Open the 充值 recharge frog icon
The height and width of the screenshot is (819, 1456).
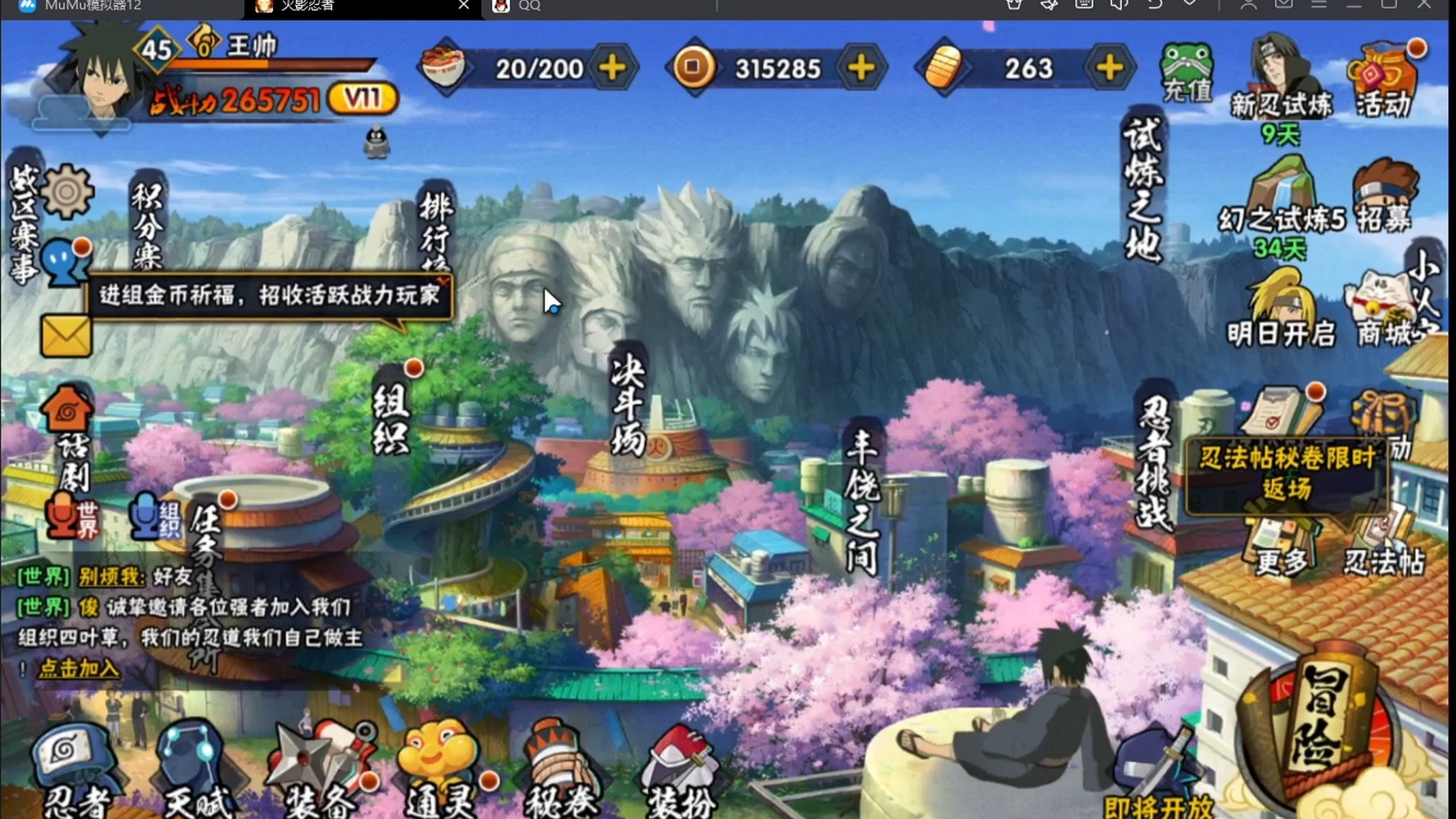point(1186,72)
